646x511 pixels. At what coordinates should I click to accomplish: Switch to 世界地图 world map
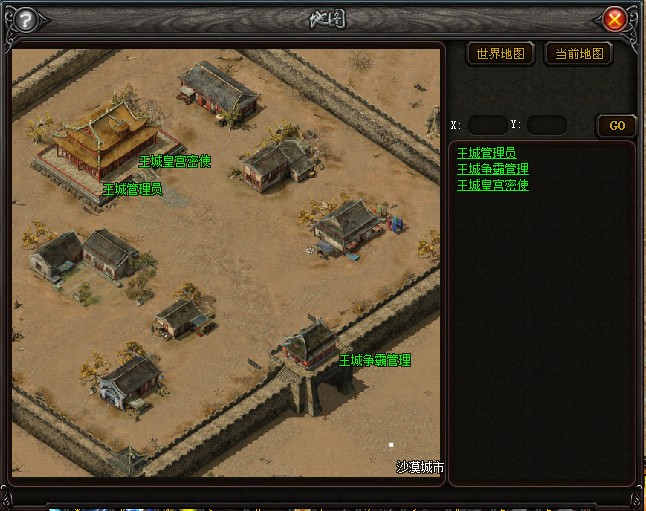tap(501, 54)
